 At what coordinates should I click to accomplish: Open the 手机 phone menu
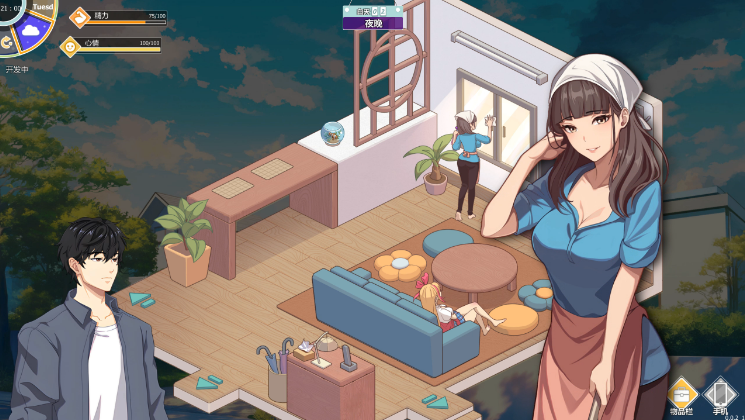coord(720,393)
